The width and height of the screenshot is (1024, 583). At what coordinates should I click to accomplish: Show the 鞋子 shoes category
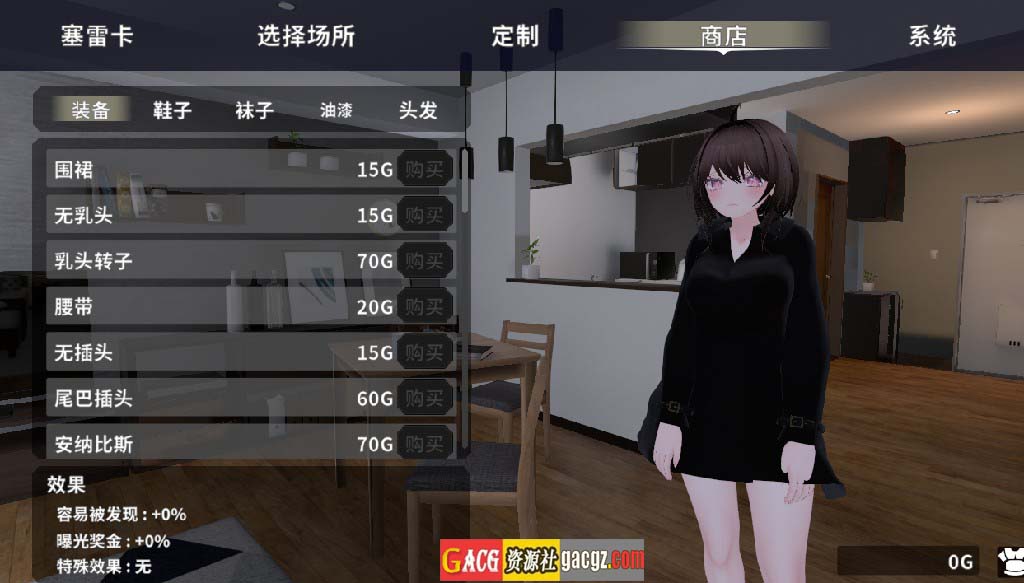click(x=172, y=109)
